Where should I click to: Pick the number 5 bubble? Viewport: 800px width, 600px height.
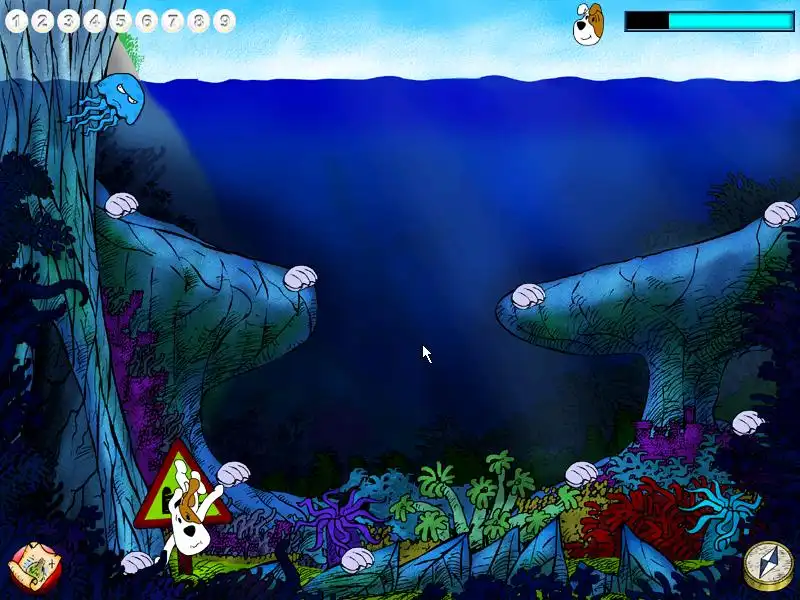pos(121,20)
